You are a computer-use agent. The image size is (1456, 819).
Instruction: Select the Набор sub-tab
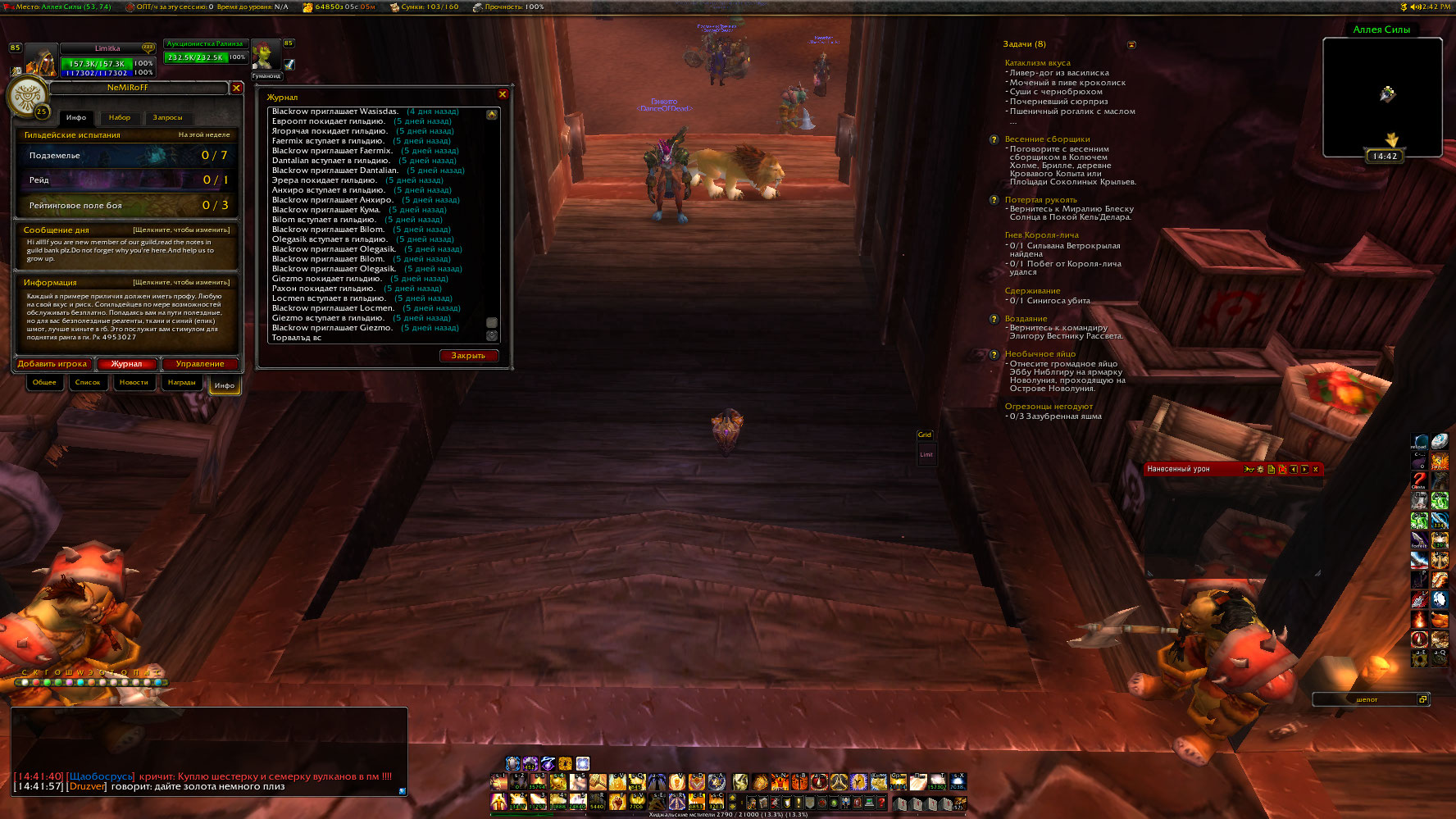pos(120,118)
